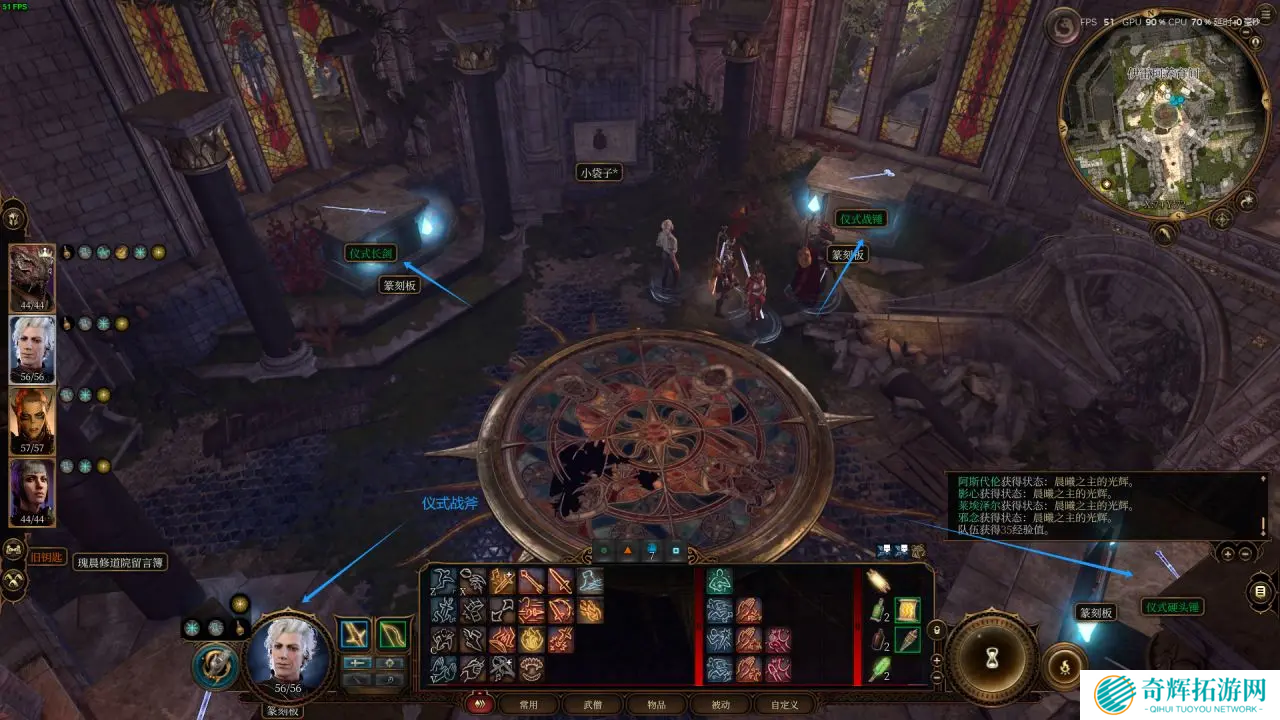Select the dragonborn party portrait
Screen dimensions: 1280x720
32,277
